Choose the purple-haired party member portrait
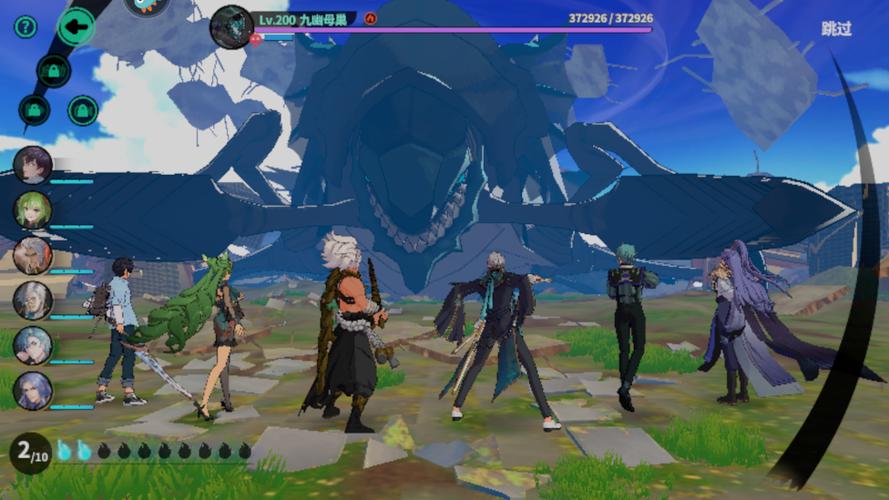The width and height of the screenshot is (889, 500). 33,390
